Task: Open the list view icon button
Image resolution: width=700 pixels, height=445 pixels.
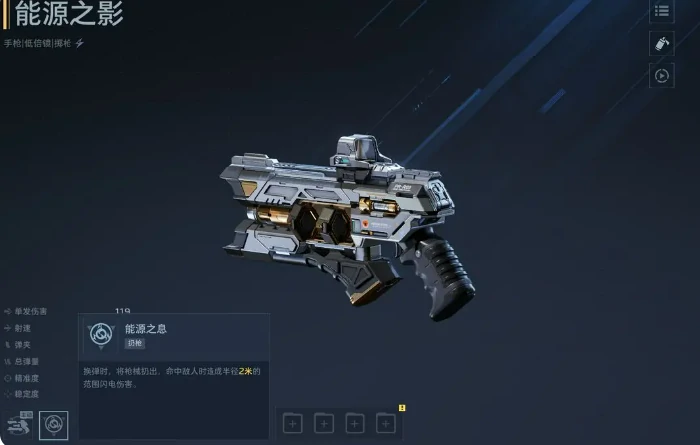Action: (661, 11)
